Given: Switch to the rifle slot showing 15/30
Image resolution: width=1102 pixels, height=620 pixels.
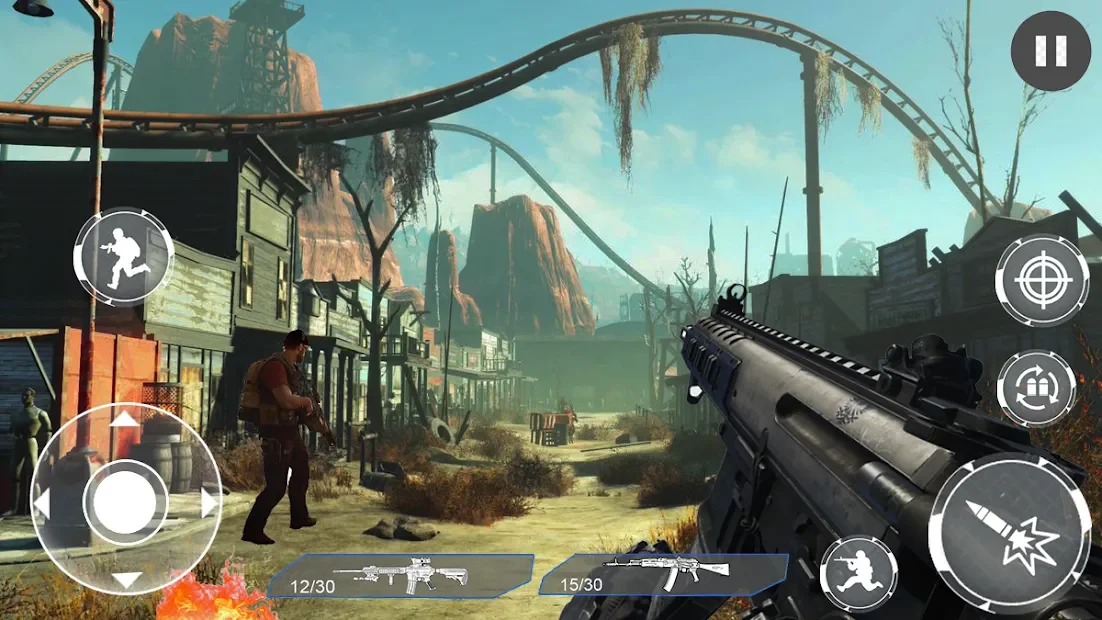Looking at the screenshot, I should [x=663, y=574].
